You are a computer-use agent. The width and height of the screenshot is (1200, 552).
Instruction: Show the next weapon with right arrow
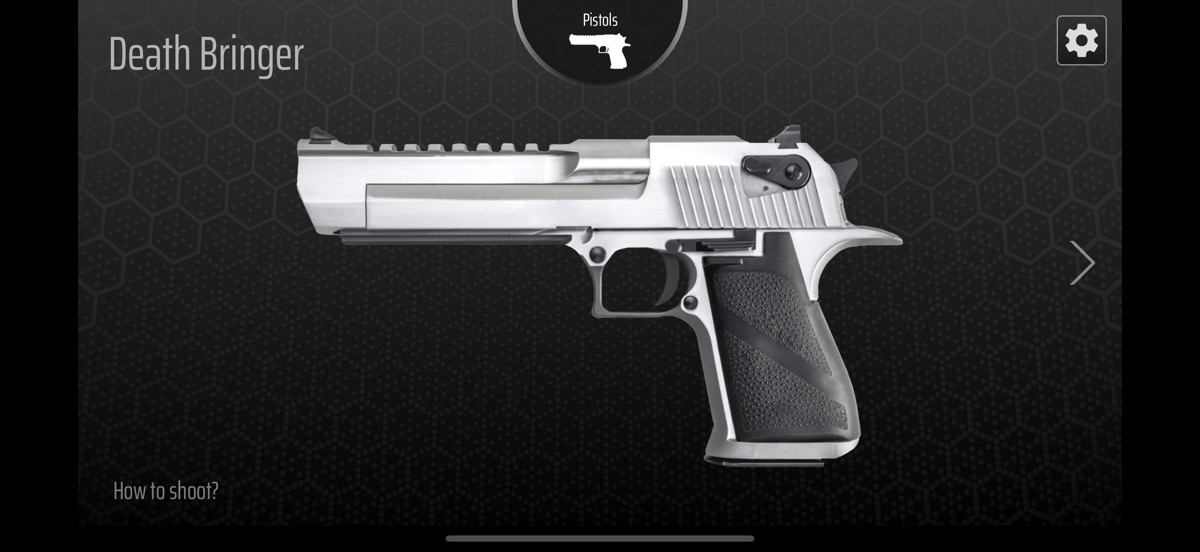(1082, 263)
